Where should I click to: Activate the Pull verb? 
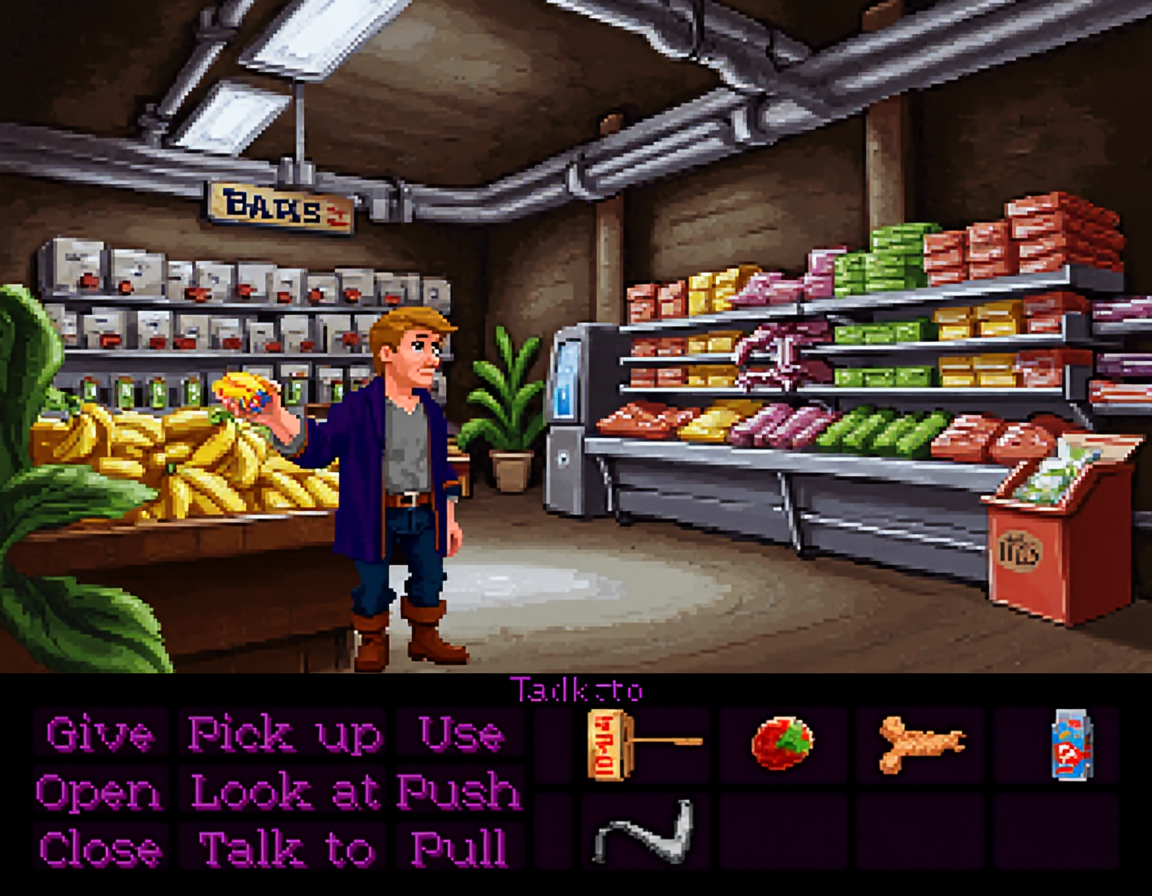click(459, 849)
